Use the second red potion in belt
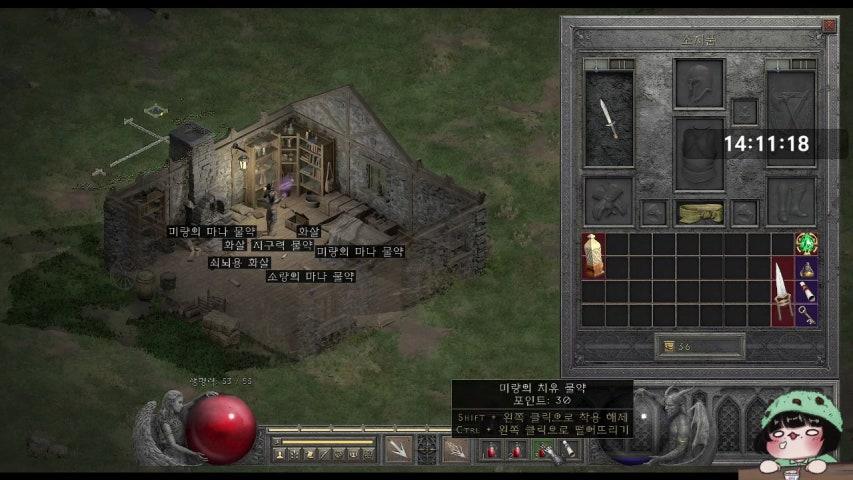This screenshot has width=853, height=480. coord(517,451)
